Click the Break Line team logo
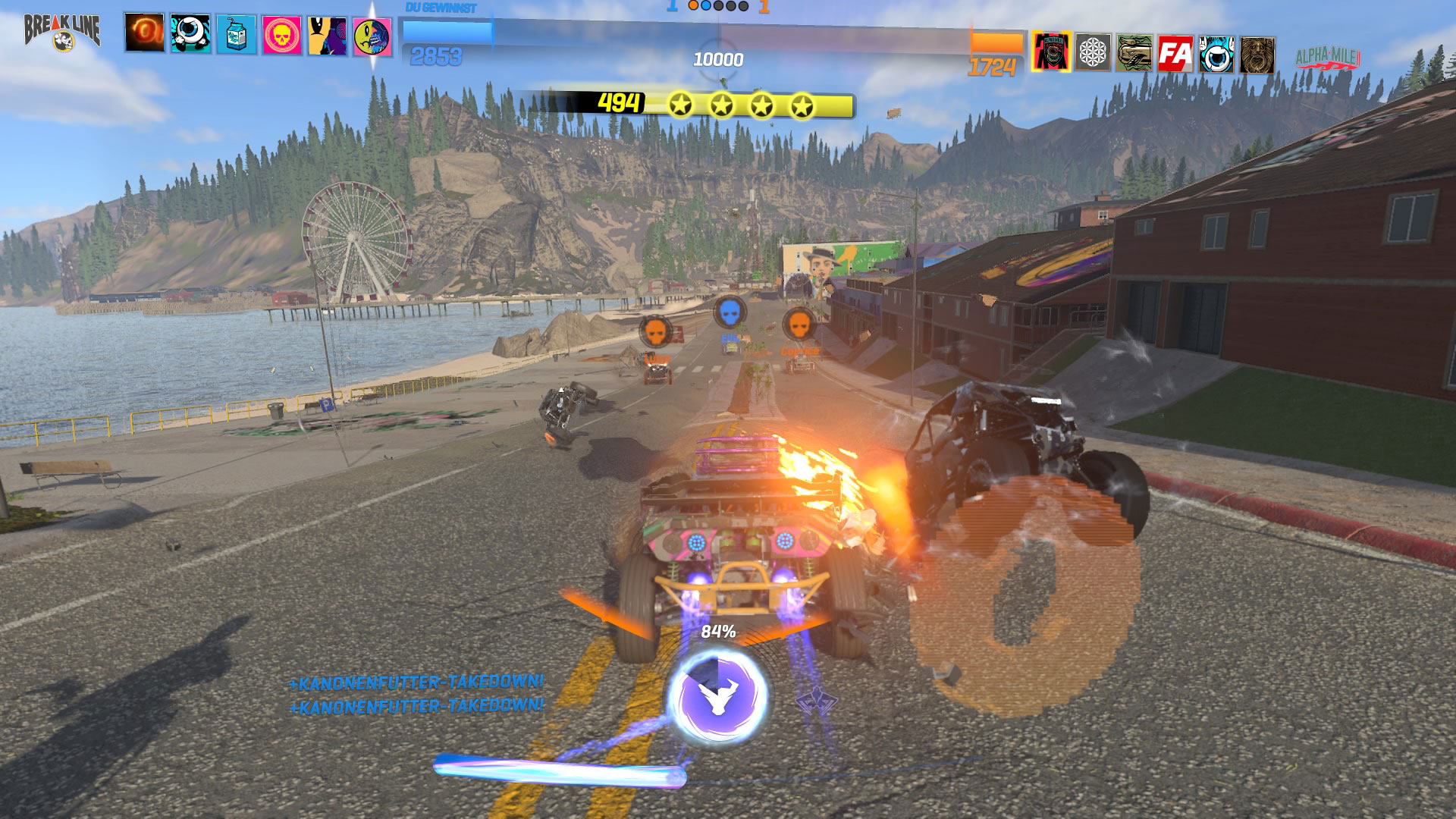This screenshot has height=819, width=1456. [x=62, y=32]
